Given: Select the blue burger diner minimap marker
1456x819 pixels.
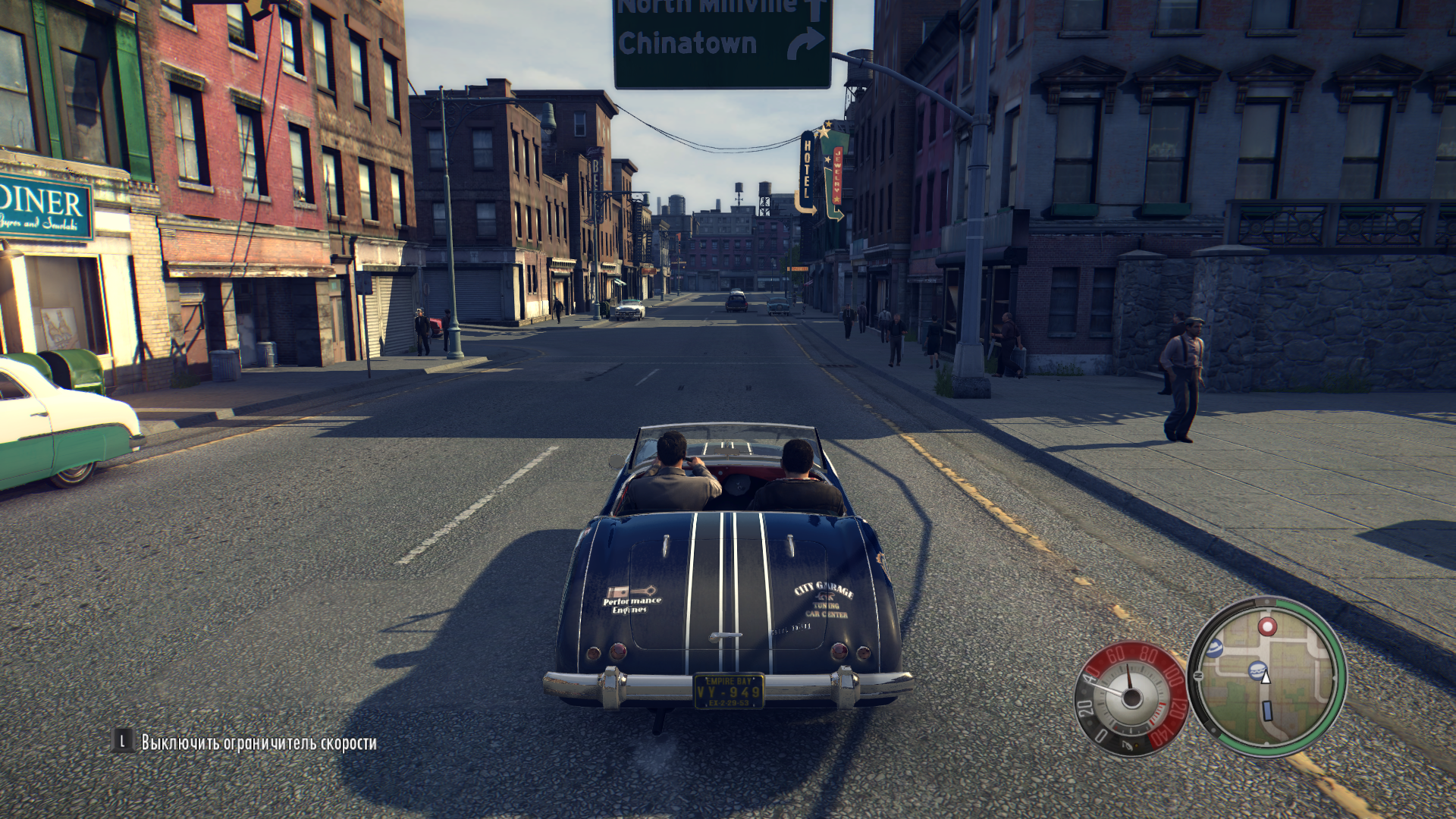Looking at the screenshot, I should click(x=1256, y=670).
